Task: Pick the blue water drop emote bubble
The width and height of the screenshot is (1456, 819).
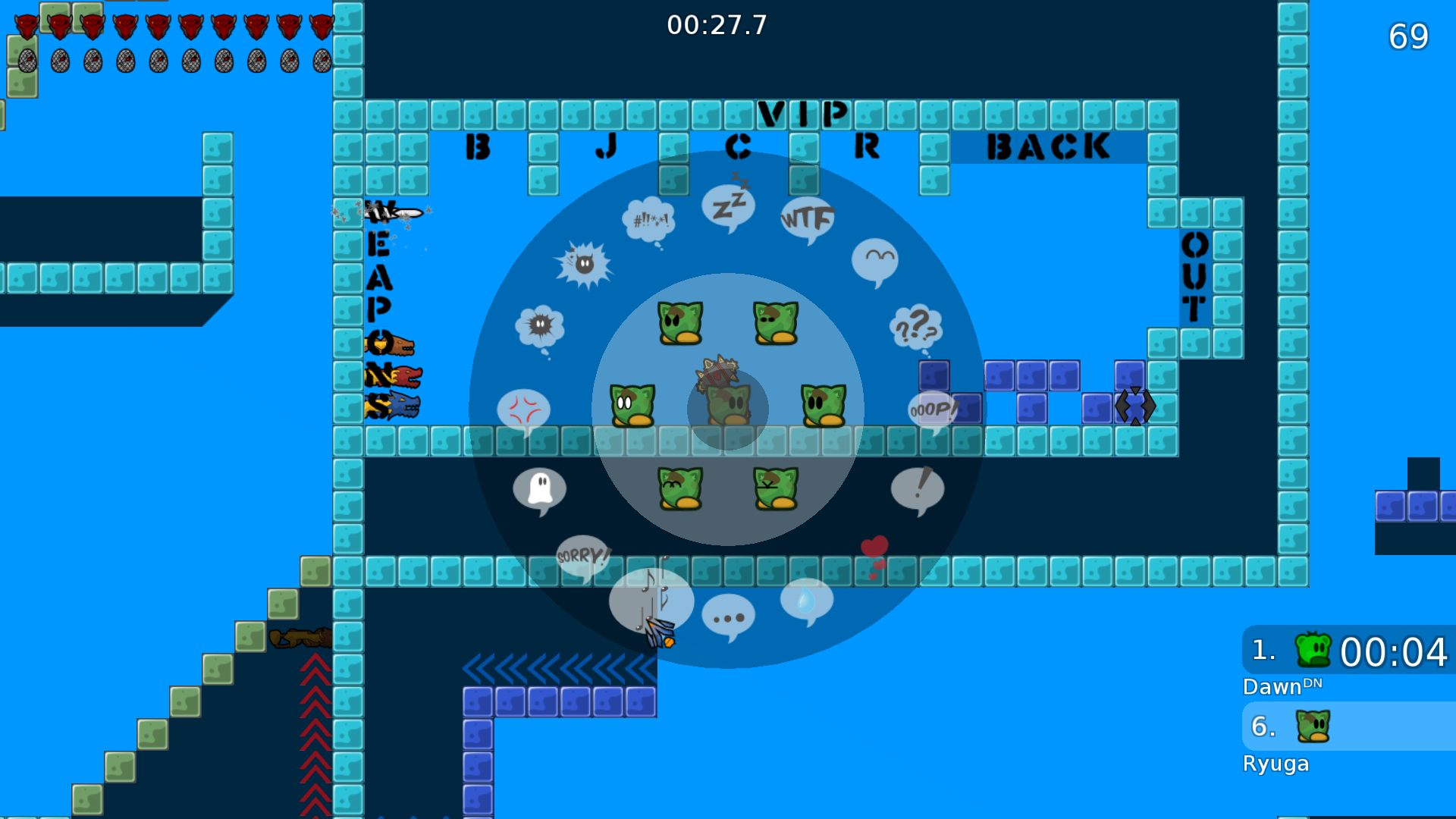Action: click(x=806, y=601)
